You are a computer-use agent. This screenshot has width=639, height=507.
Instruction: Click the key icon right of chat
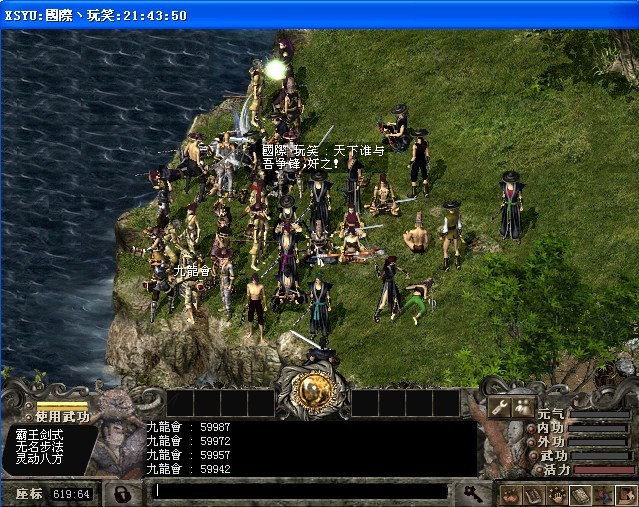coord(471,492)
